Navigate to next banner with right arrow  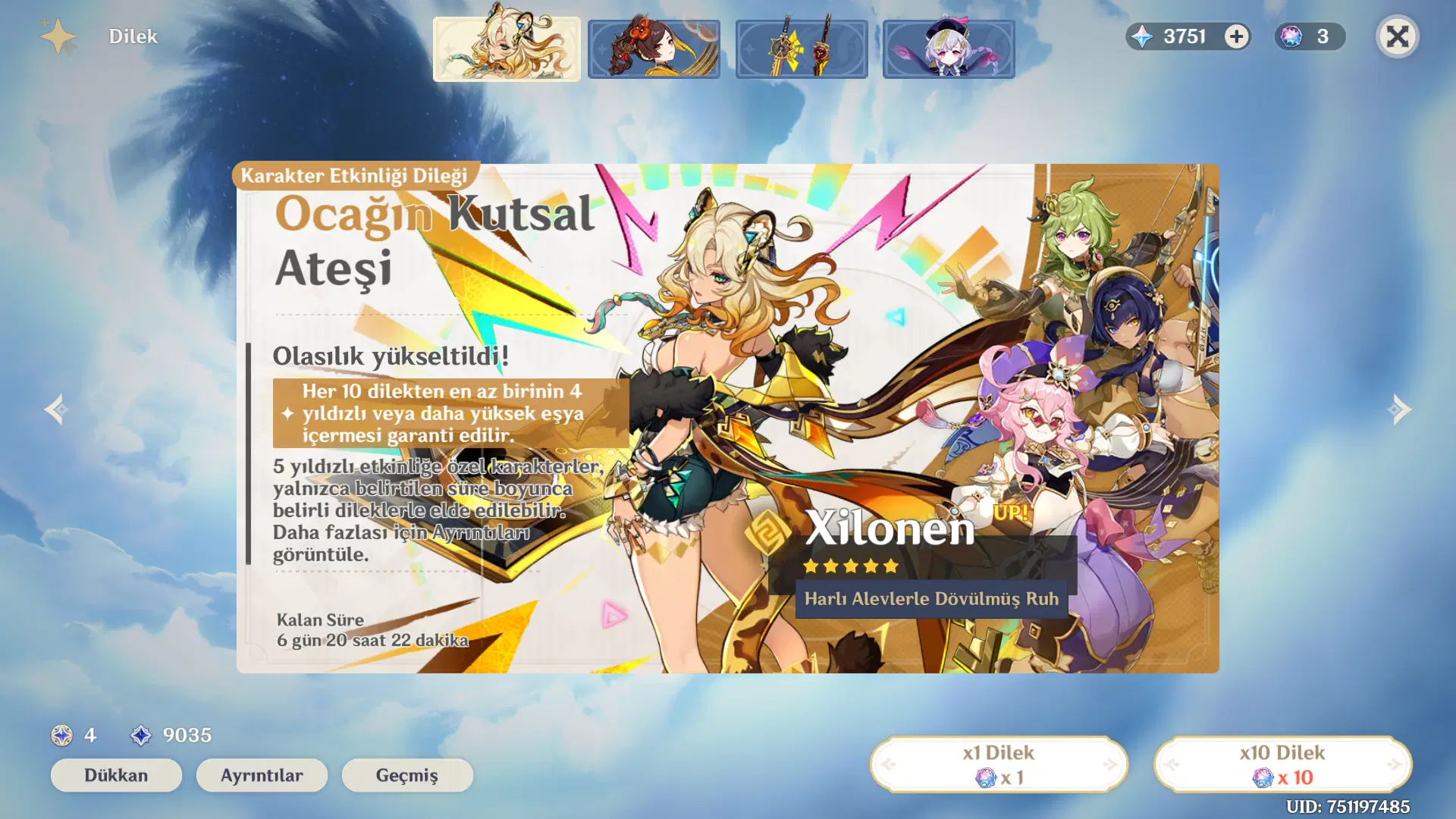click(x=1401, y=409)
